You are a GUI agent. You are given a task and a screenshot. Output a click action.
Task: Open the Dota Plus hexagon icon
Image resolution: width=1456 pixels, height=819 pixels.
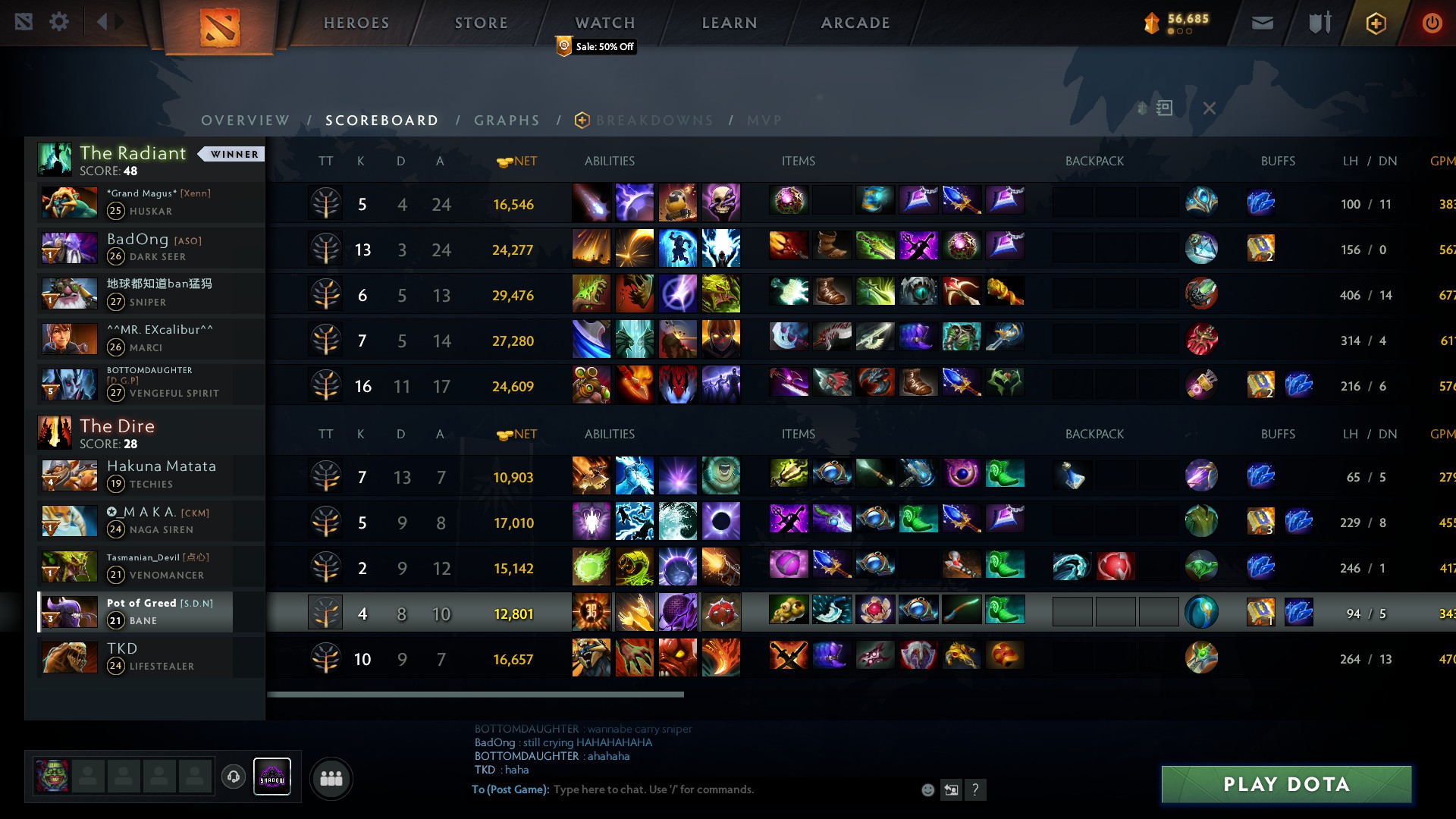click(1376, 23)
